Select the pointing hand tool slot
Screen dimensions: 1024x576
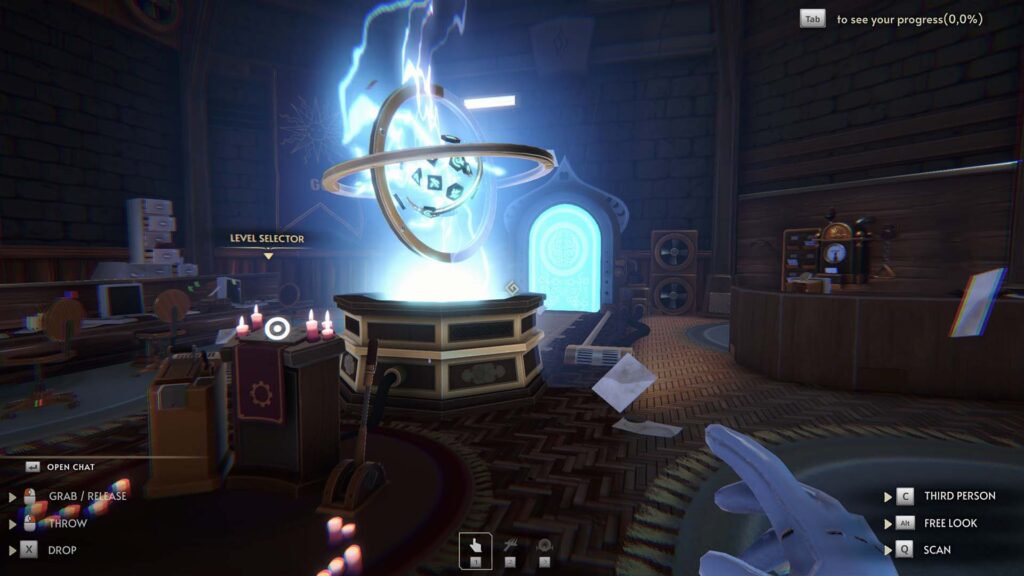pyautogui.click(x=476, y=549)
